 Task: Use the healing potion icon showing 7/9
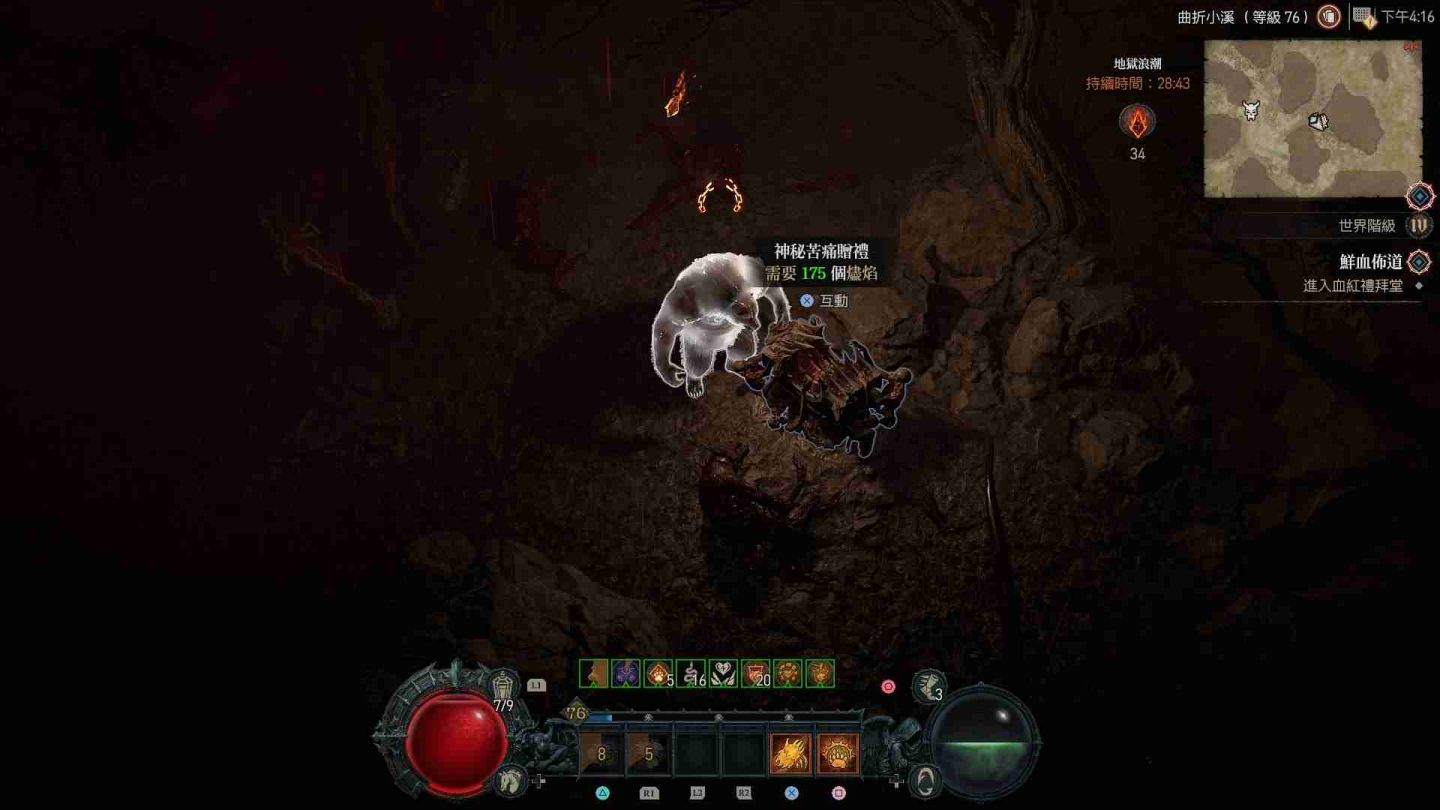505,688
